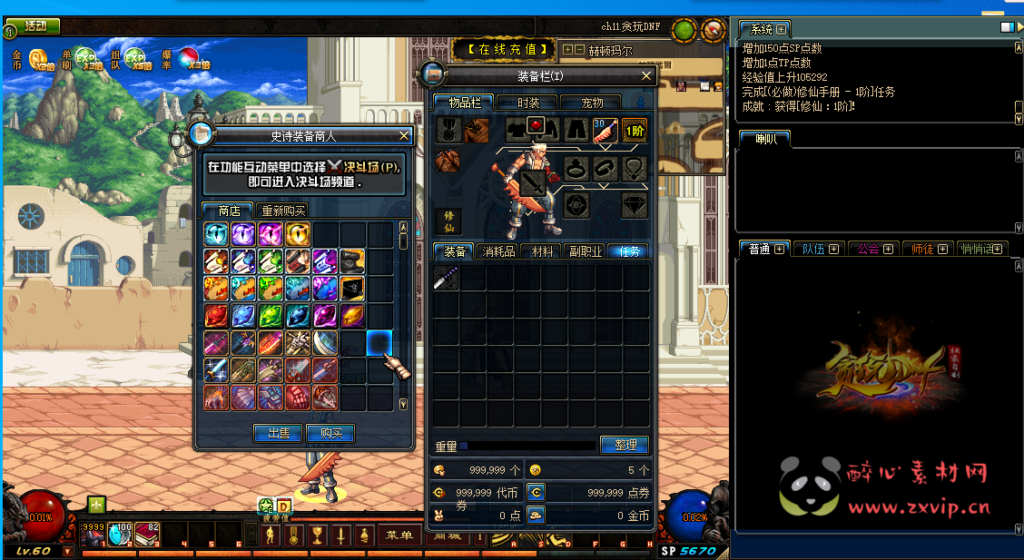
Task: Select the 任务 quest items tab
Action: click(628, 251)
